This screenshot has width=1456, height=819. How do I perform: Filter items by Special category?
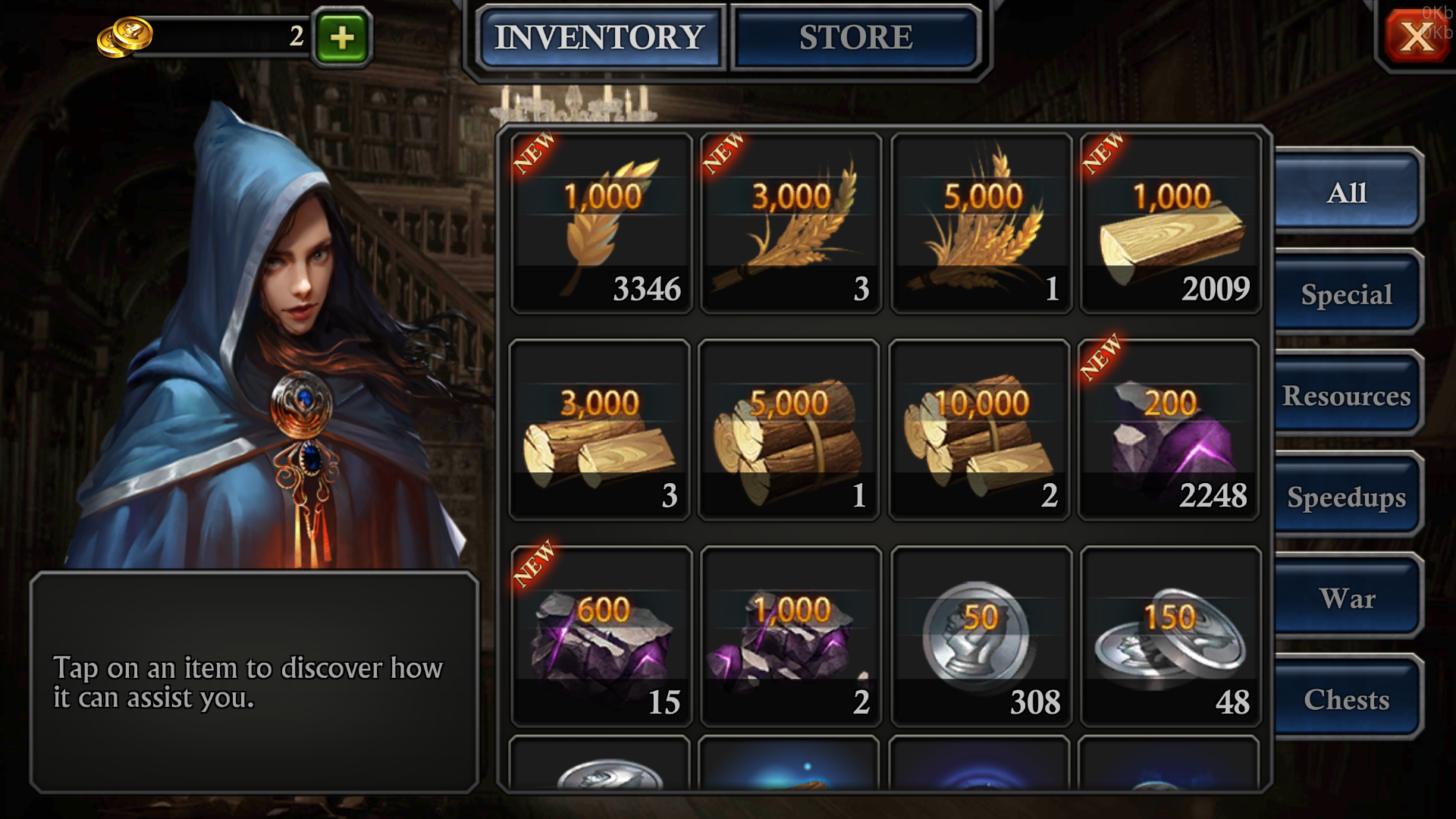pyautogui.click(x=1346, y=294)
